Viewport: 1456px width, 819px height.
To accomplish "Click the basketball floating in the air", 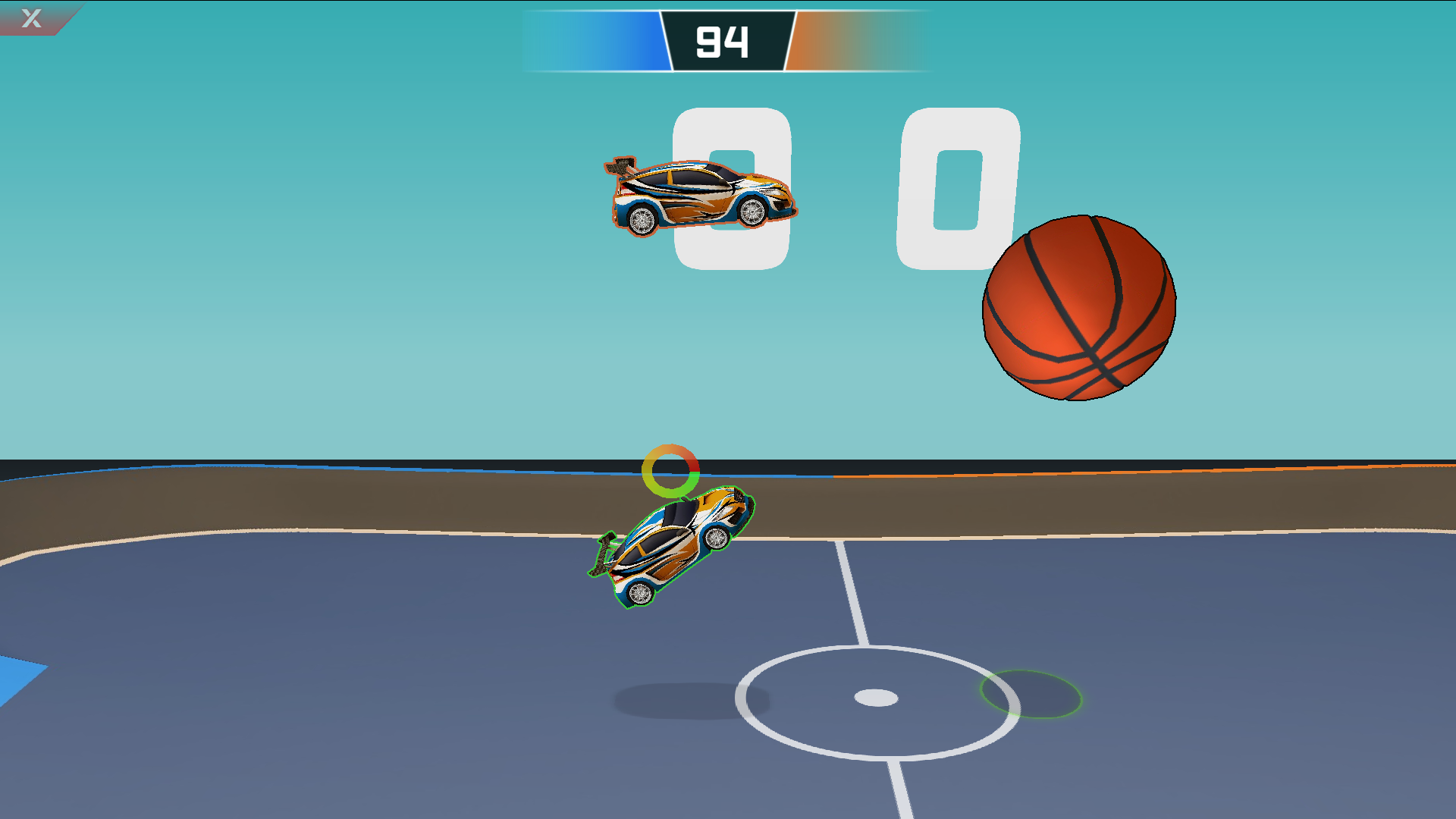I will point(1078,307).
